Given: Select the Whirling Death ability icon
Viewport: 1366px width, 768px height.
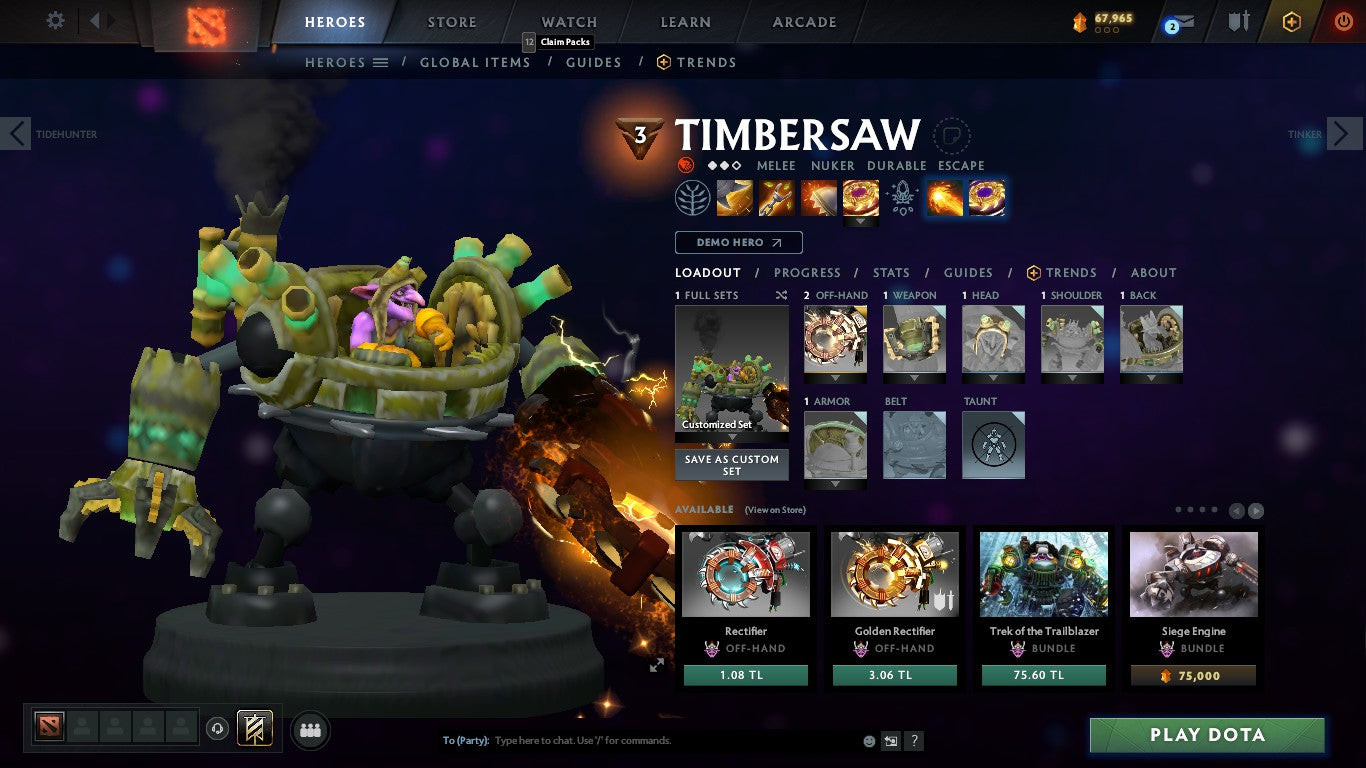Looking at the screenshot, I should (x=735, y=197).
